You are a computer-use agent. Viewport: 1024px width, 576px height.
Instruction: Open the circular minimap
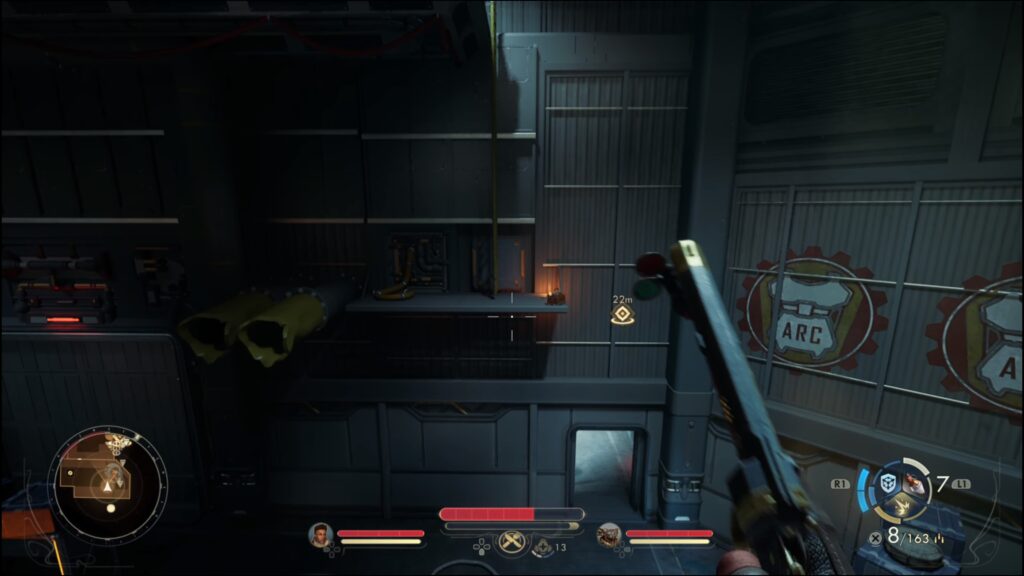[x=106, y=476]
